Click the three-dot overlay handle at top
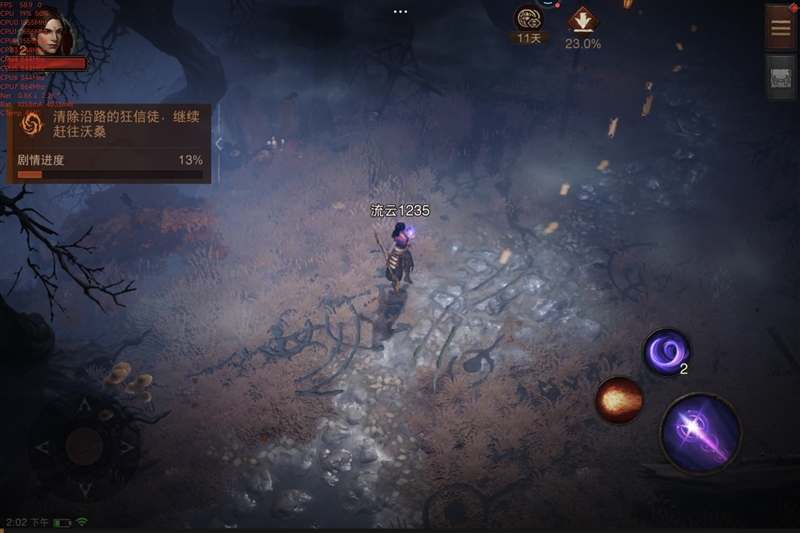The height and width of the screenshot is (533, 800). pos(400,11)
